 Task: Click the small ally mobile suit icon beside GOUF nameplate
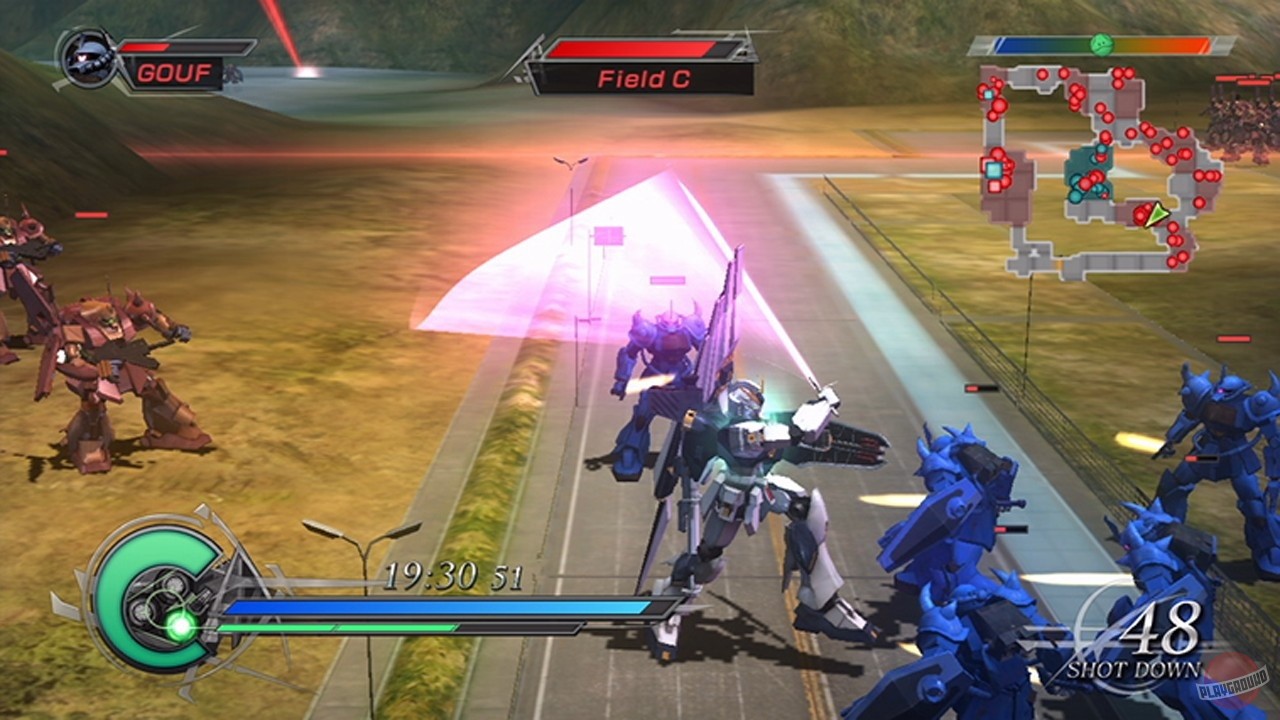click(x=232, y=72)
